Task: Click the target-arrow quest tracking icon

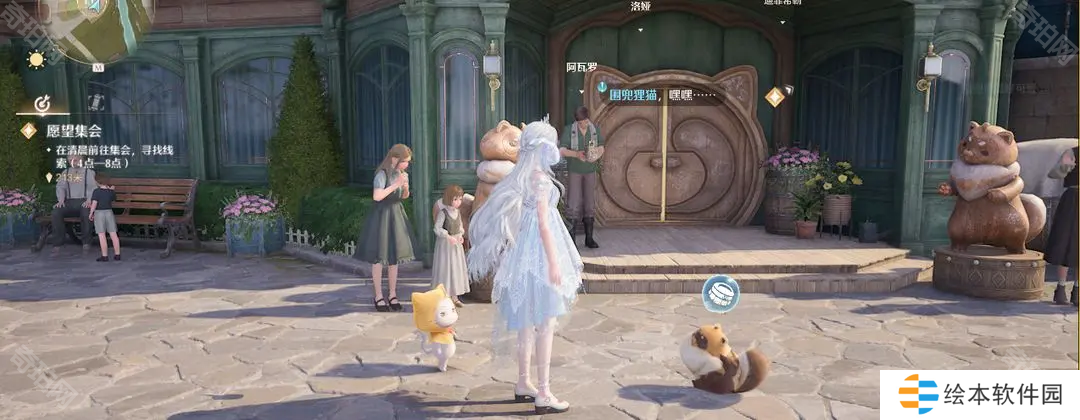Action: pyautogui.click(x=42, y=103)
